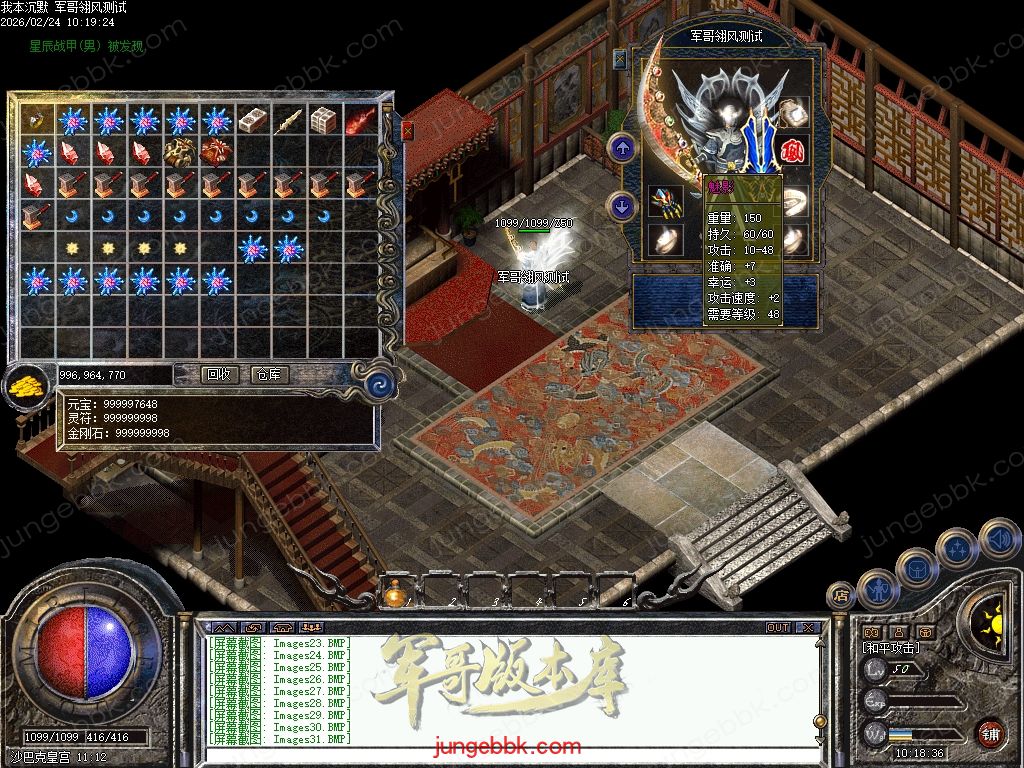Click the blue swirl bag button

coord(379,383)
